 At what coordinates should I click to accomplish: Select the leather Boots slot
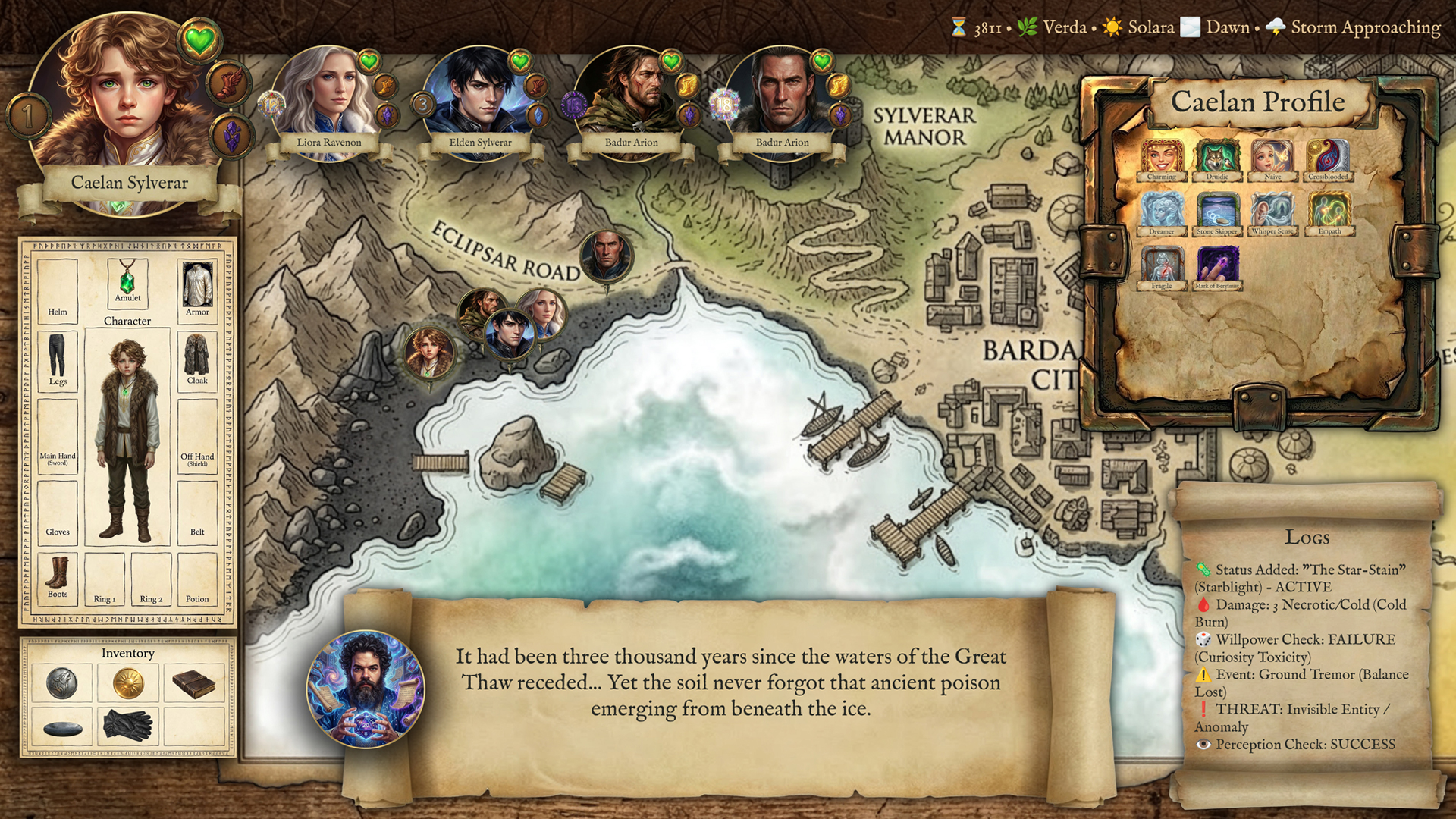click(x=58, y=575)
